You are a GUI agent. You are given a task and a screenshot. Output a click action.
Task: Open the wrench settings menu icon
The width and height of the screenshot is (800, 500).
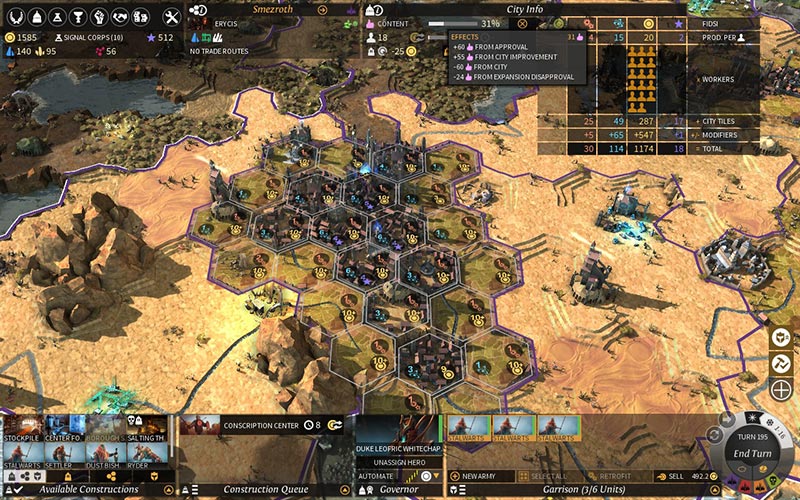[x=171, y=17]
